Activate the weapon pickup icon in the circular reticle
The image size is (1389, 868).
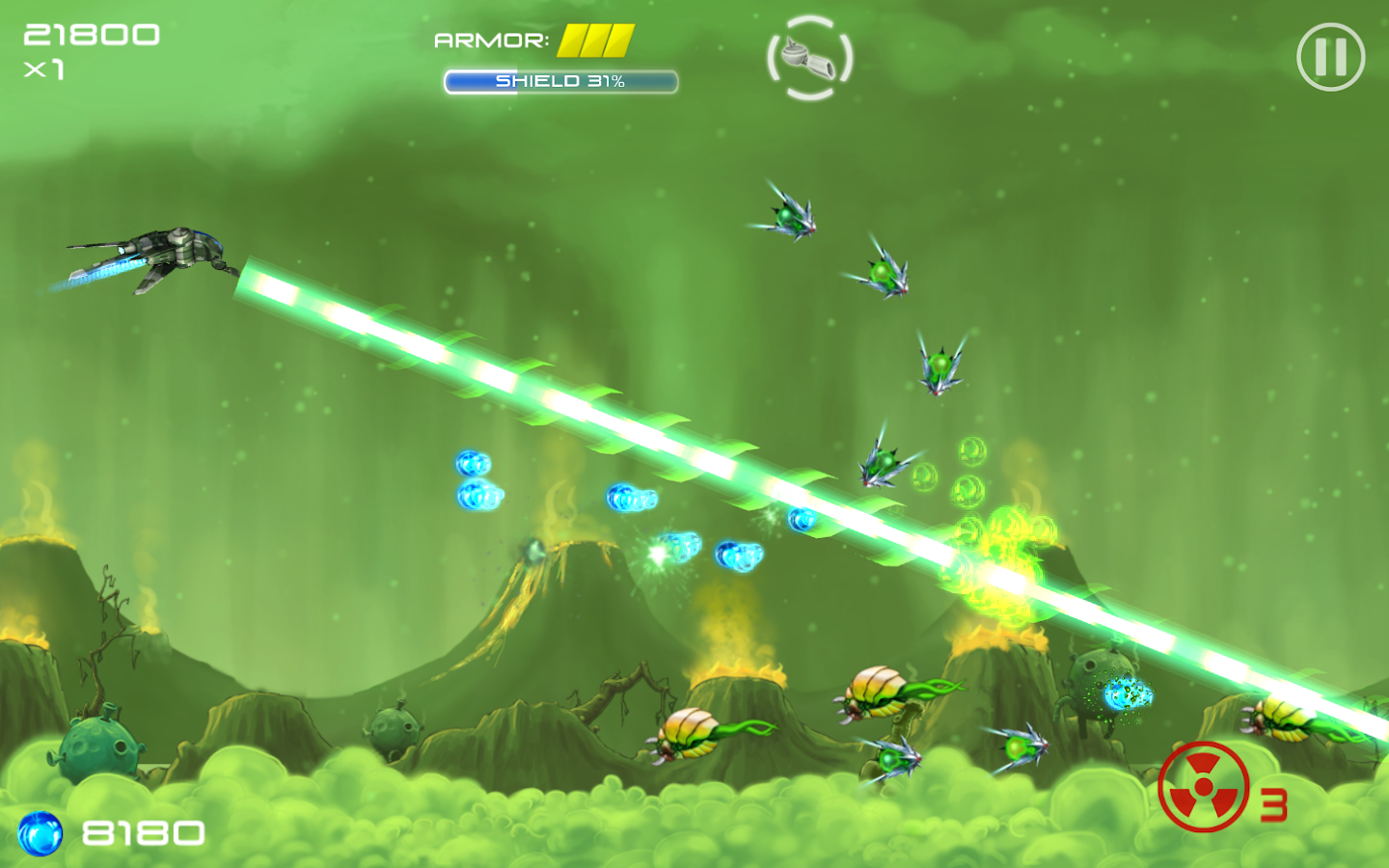click(810, 58)
